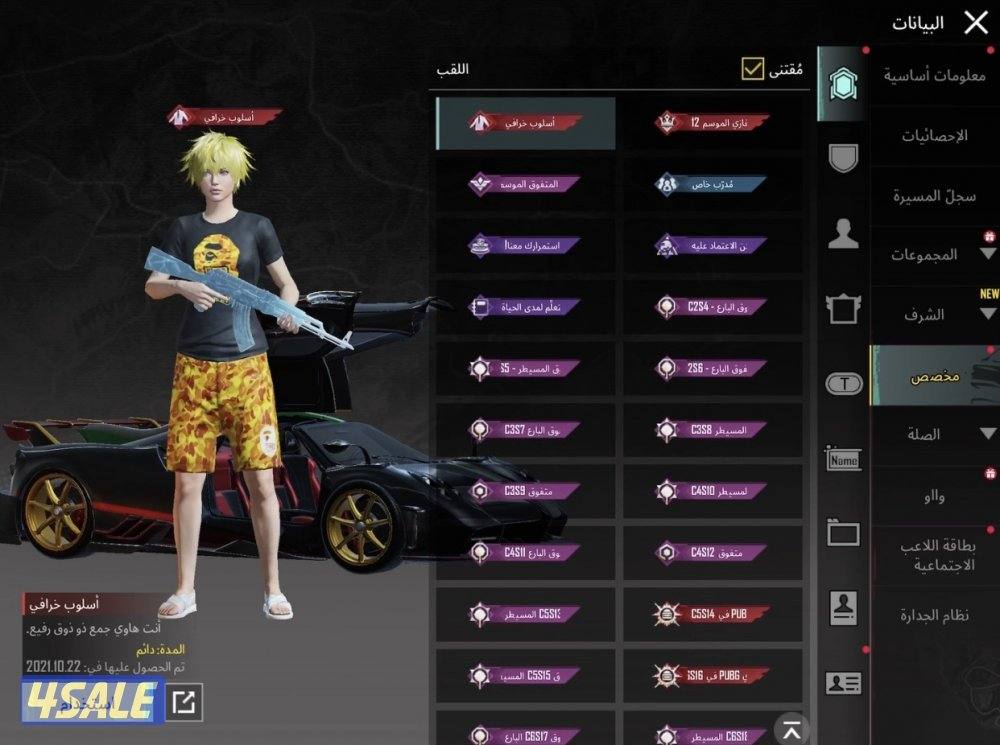
Task: Open the Wow (واو) section
Action: coord(934,496)
